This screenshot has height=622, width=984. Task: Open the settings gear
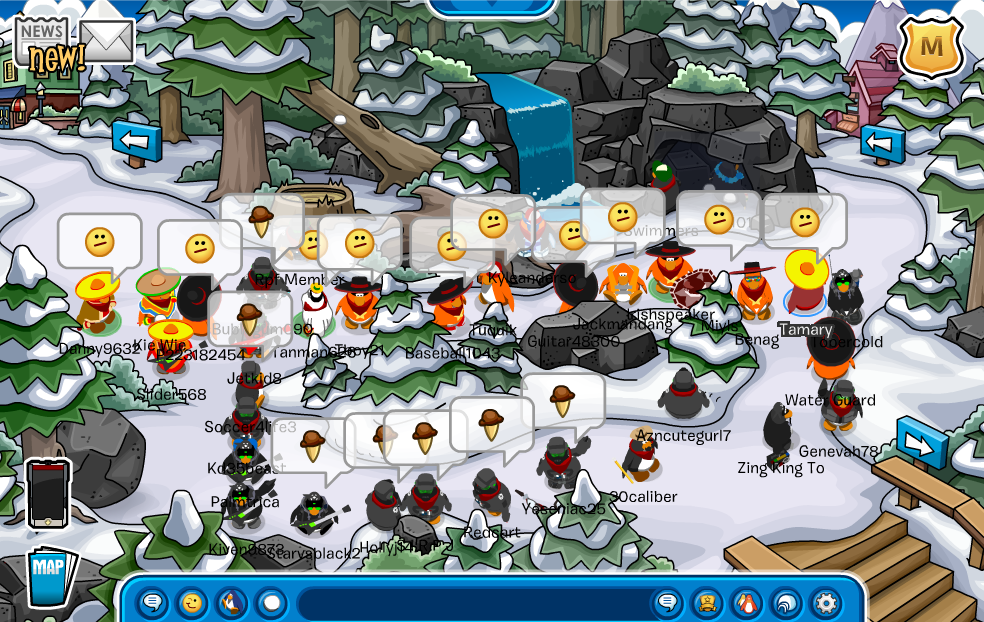826,603
